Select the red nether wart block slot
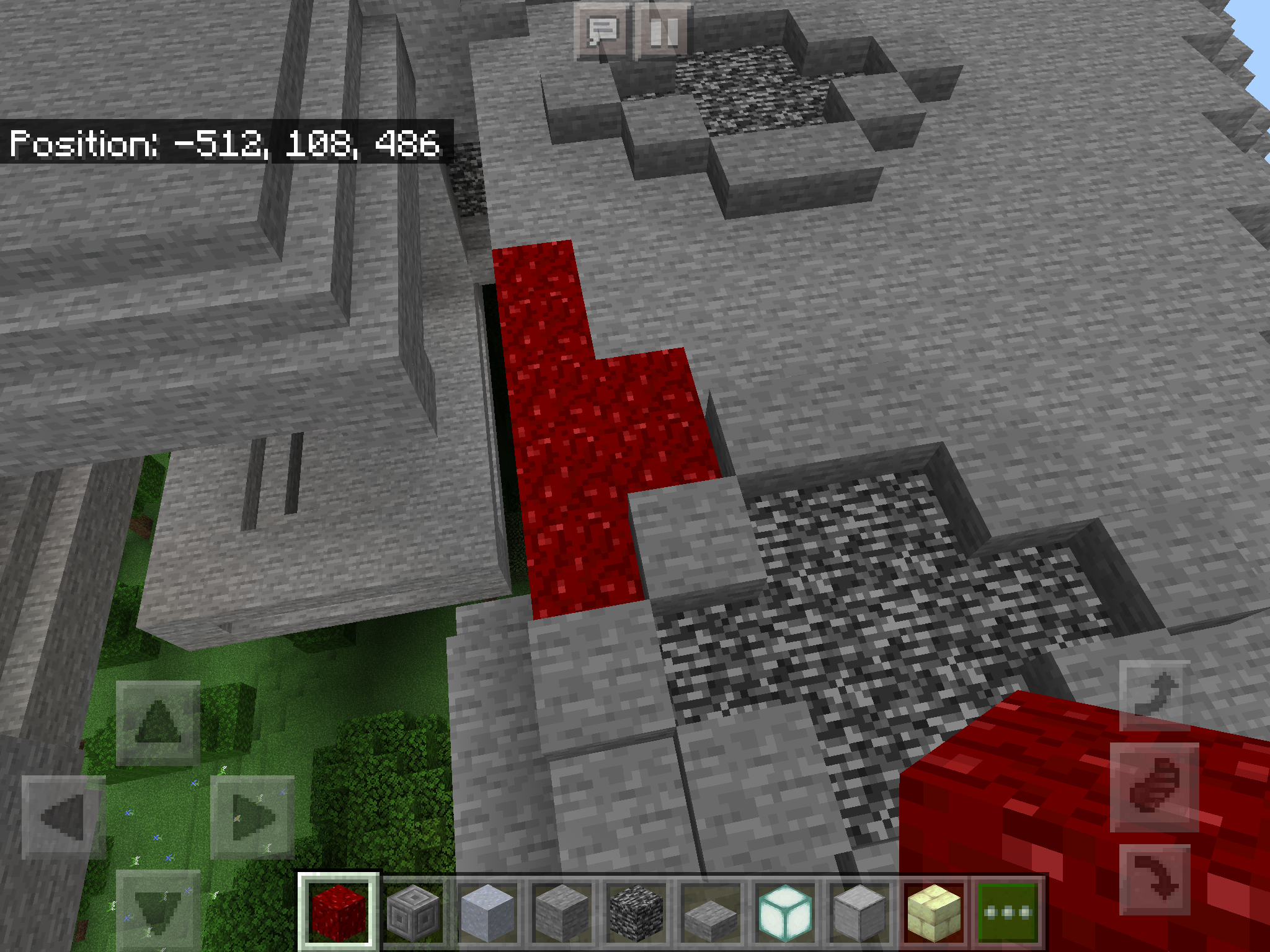This screenshot has width=1270, height=952. pyautogui.click(x=338, y=912)
